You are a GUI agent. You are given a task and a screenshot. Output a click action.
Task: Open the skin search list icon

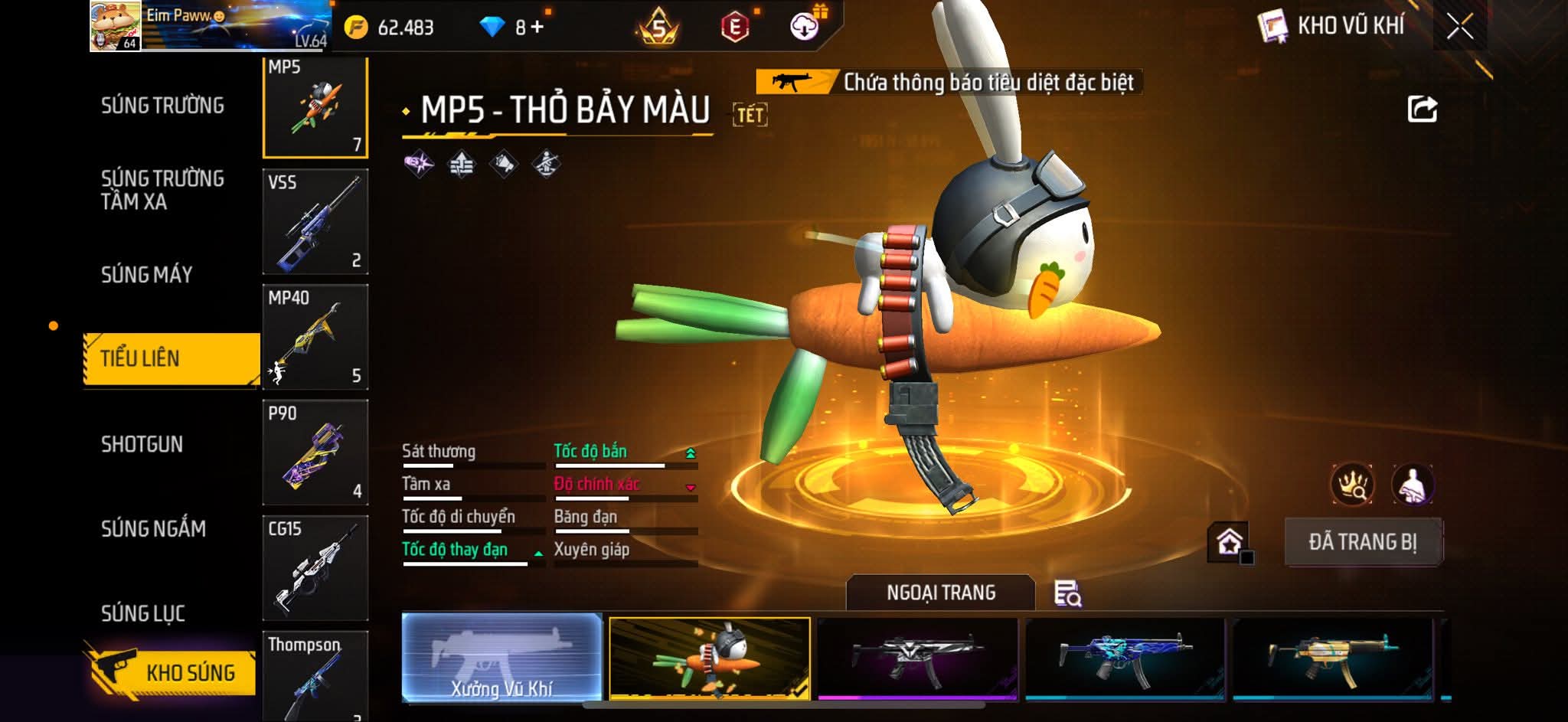coord(1067,593)
